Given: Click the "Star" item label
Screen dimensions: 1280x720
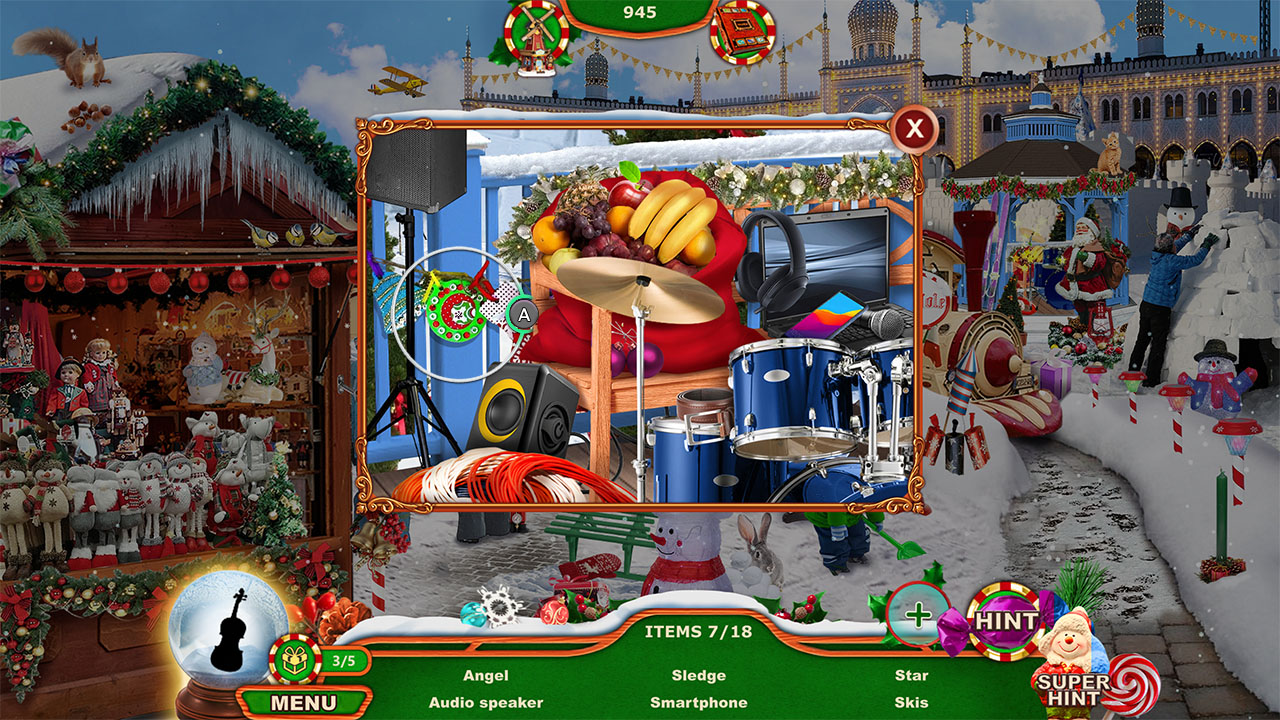Looking at the screenshot, I should click(911, 675).
